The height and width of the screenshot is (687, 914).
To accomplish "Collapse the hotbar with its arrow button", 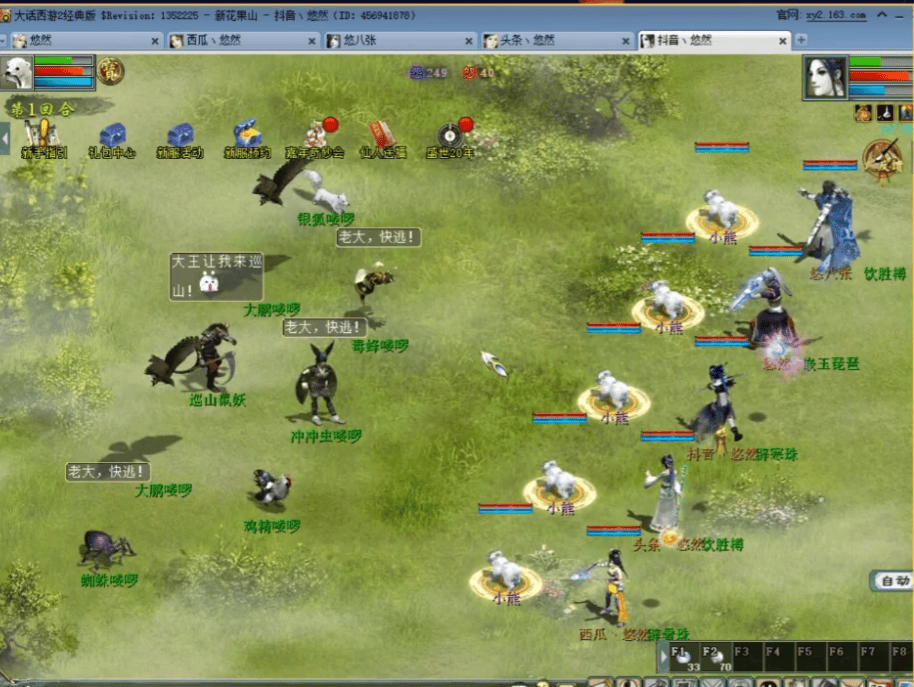I will (x=663, y=657).
